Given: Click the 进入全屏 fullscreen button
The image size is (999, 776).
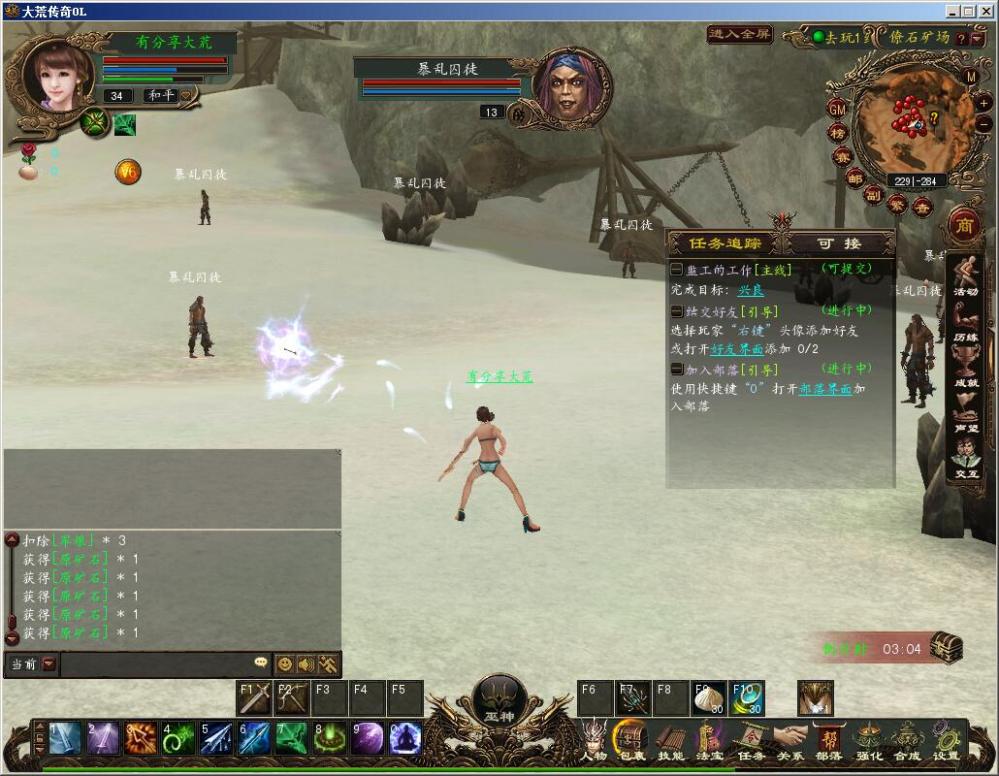Looking at the screenshot, I should pyautogui.click(x=739, y=34).
